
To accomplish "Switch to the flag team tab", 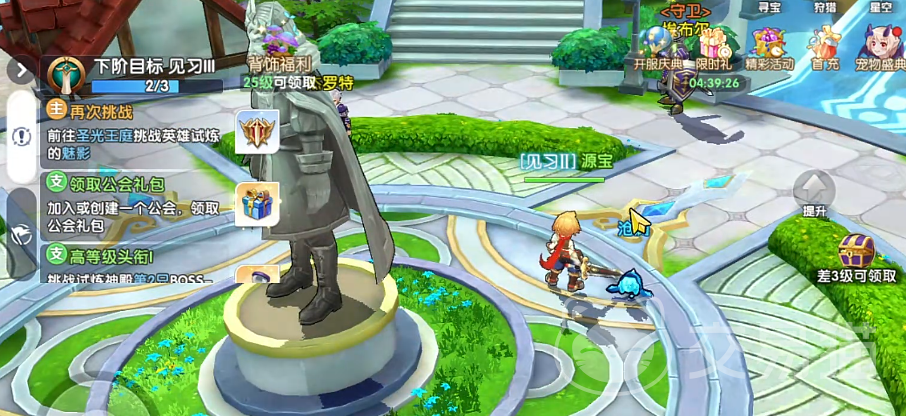I will pos(21,234).
